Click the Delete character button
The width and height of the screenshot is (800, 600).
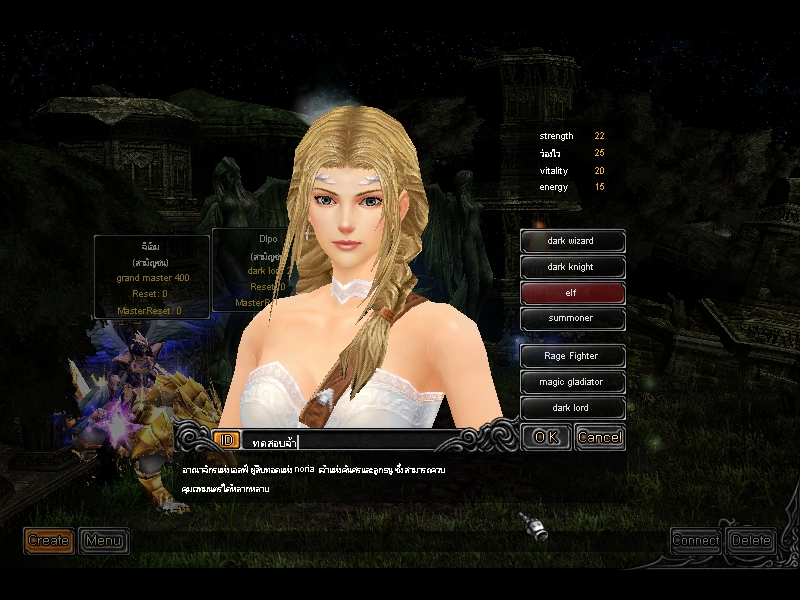[751, 540]
